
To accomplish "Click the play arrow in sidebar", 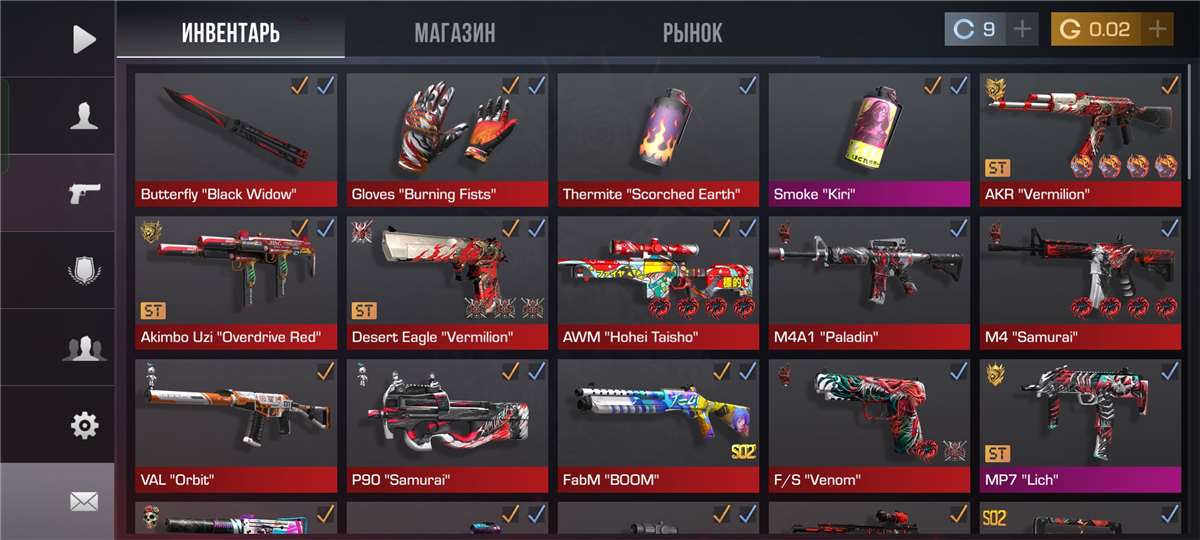I will coord(84,39).
